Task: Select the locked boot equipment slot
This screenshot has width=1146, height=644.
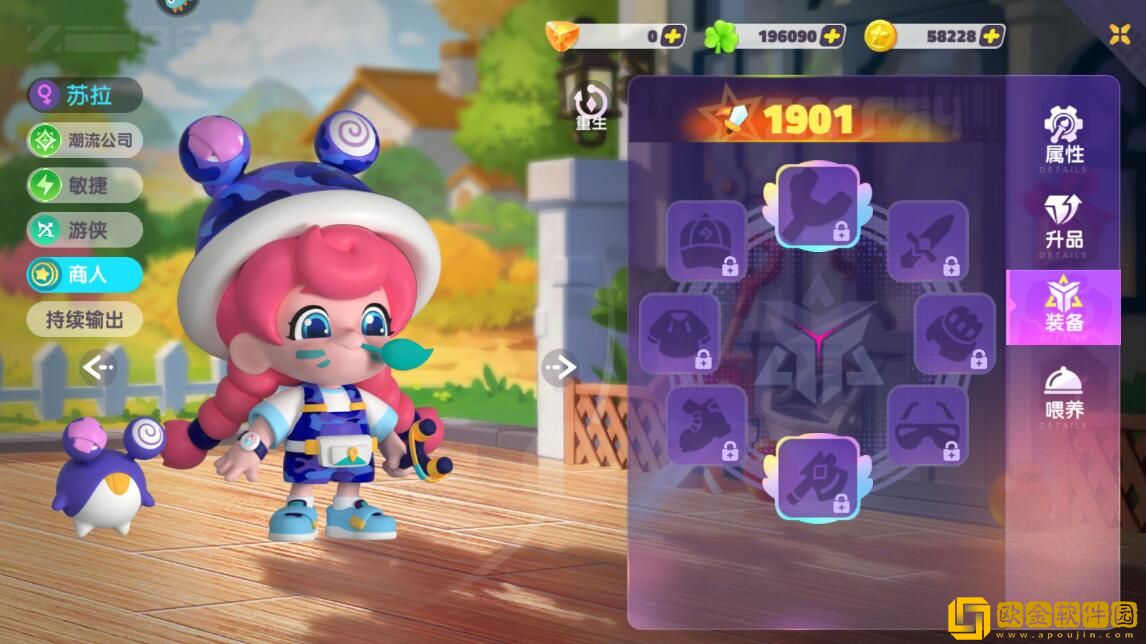Action: [707, 425]
